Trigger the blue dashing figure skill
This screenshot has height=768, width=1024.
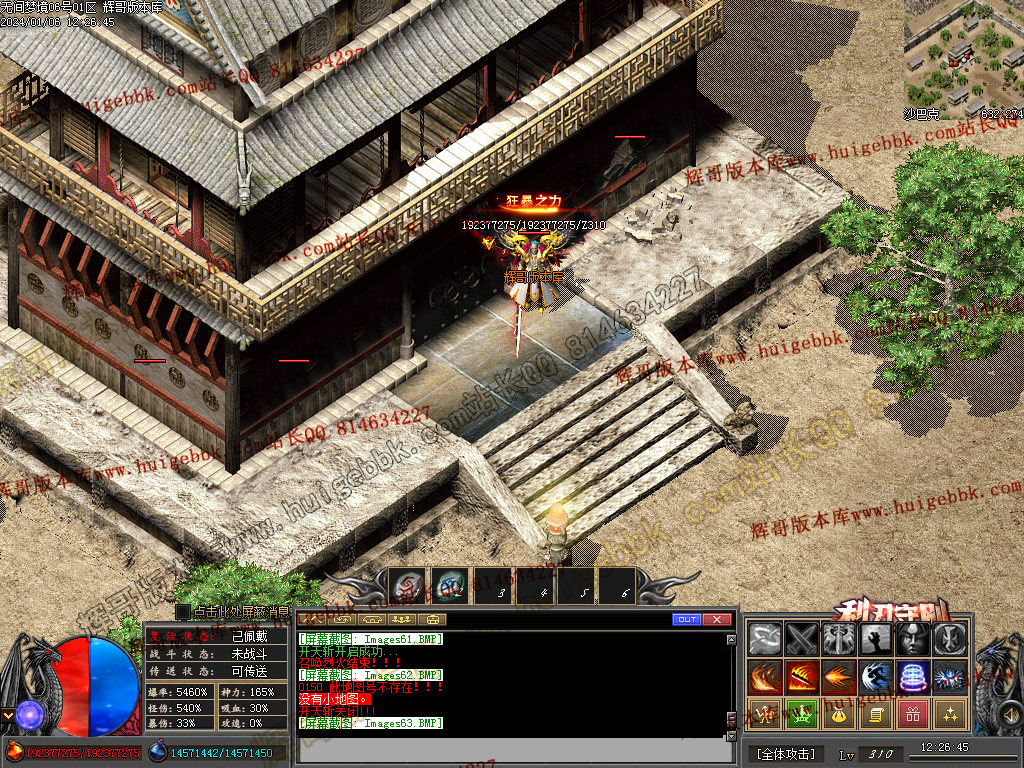(x=876, y=677)
